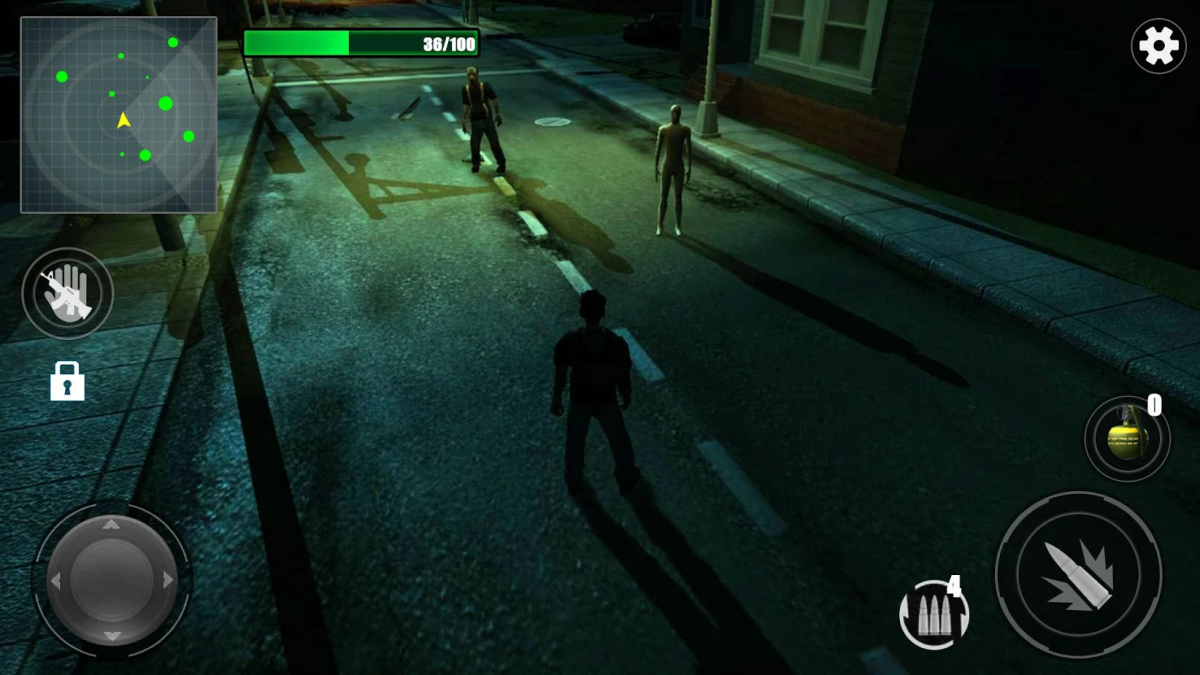Throw a grenade using the grenade button
The image size is (1200, 675).
pos(1127,438)
